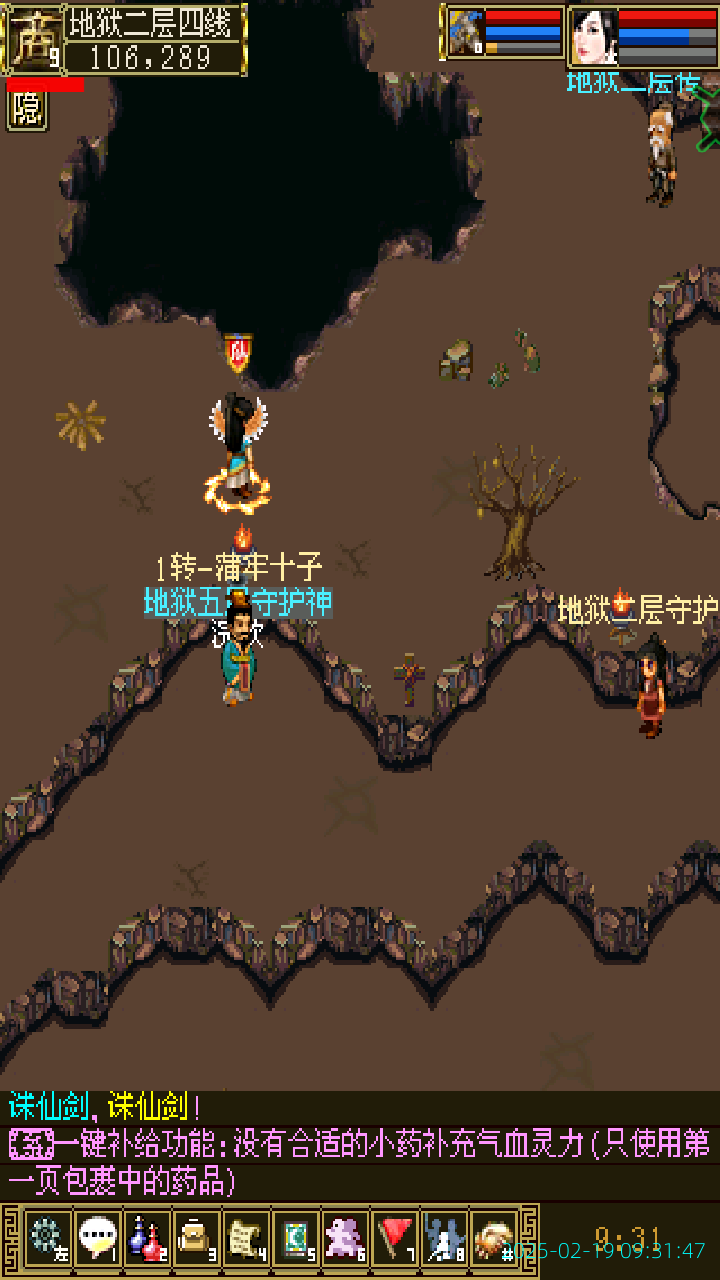
Task: Open the female character portrait
Action: [594, 36]
